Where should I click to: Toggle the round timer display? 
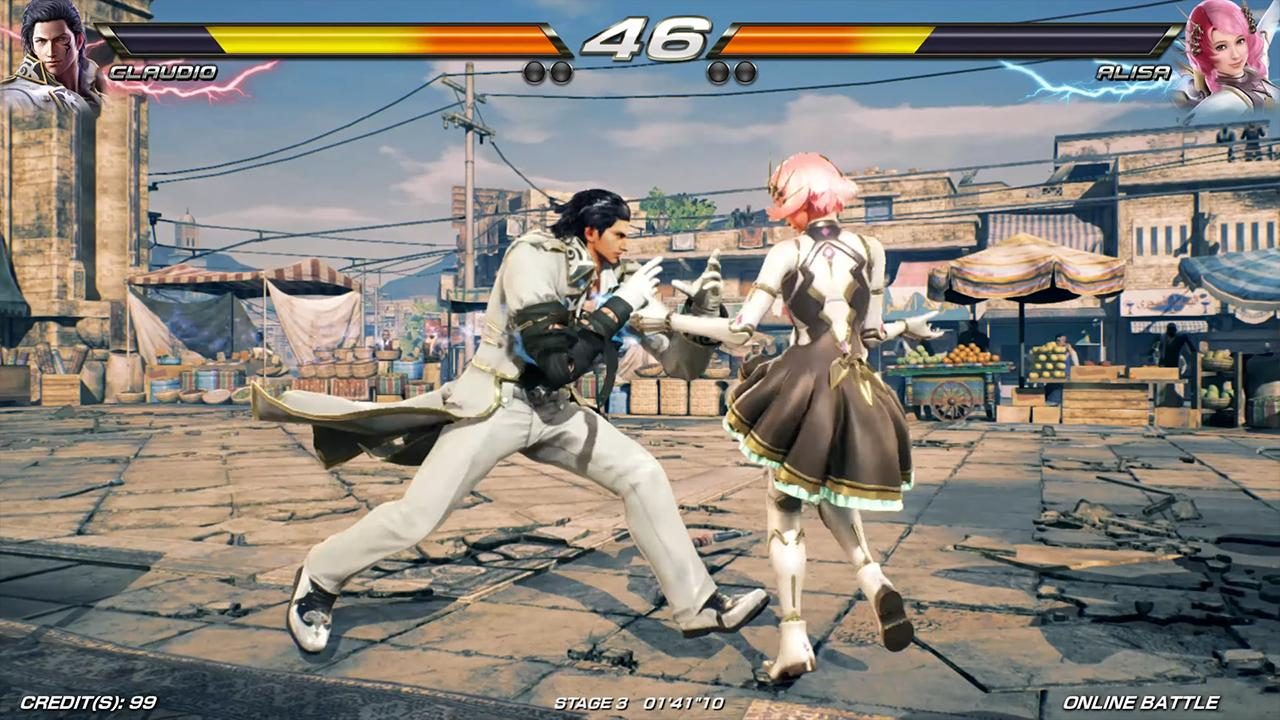click(640, 40)
